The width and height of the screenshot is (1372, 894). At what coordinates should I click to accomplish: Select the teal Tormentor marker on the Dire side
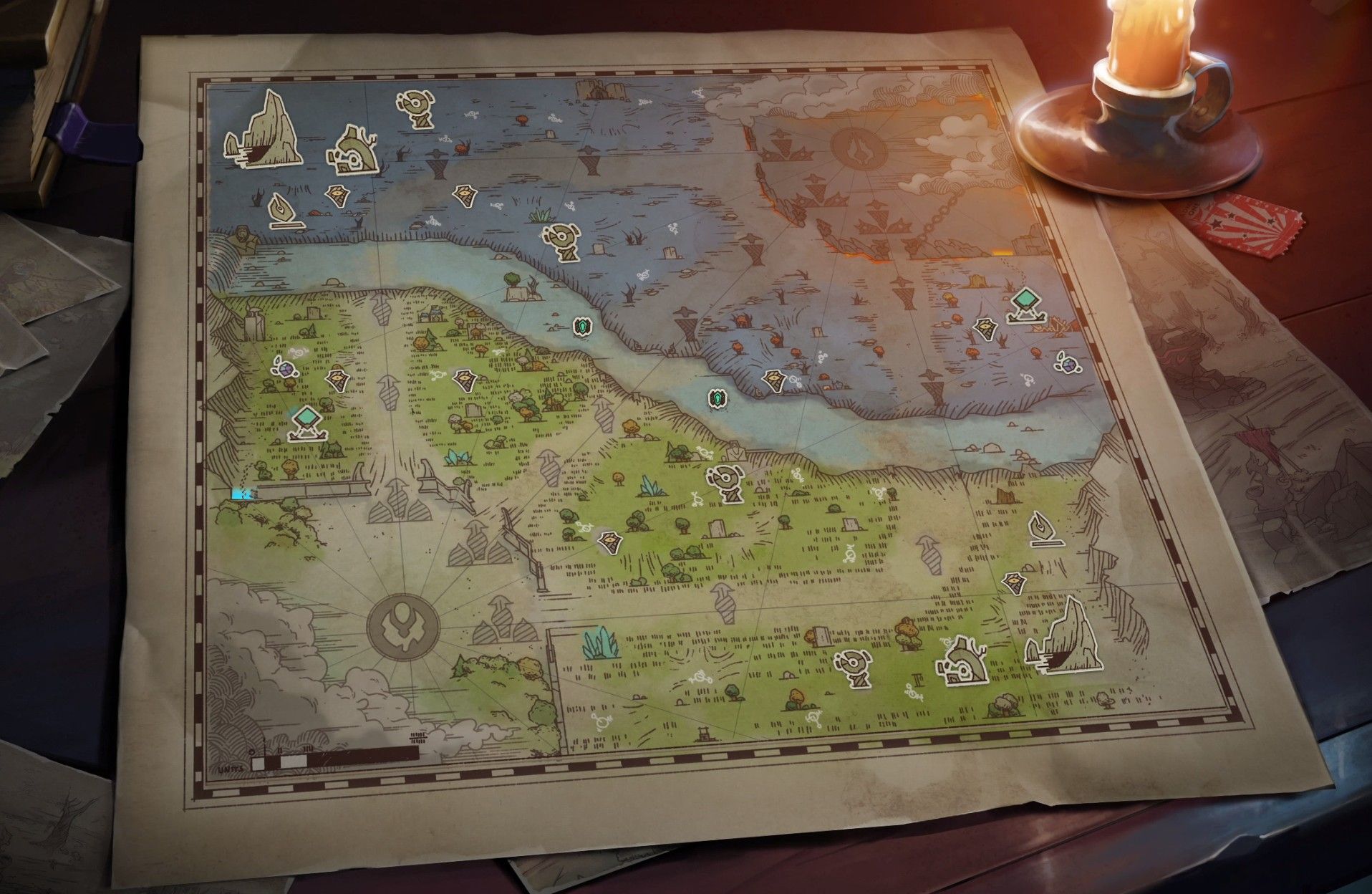point(1026,304)
